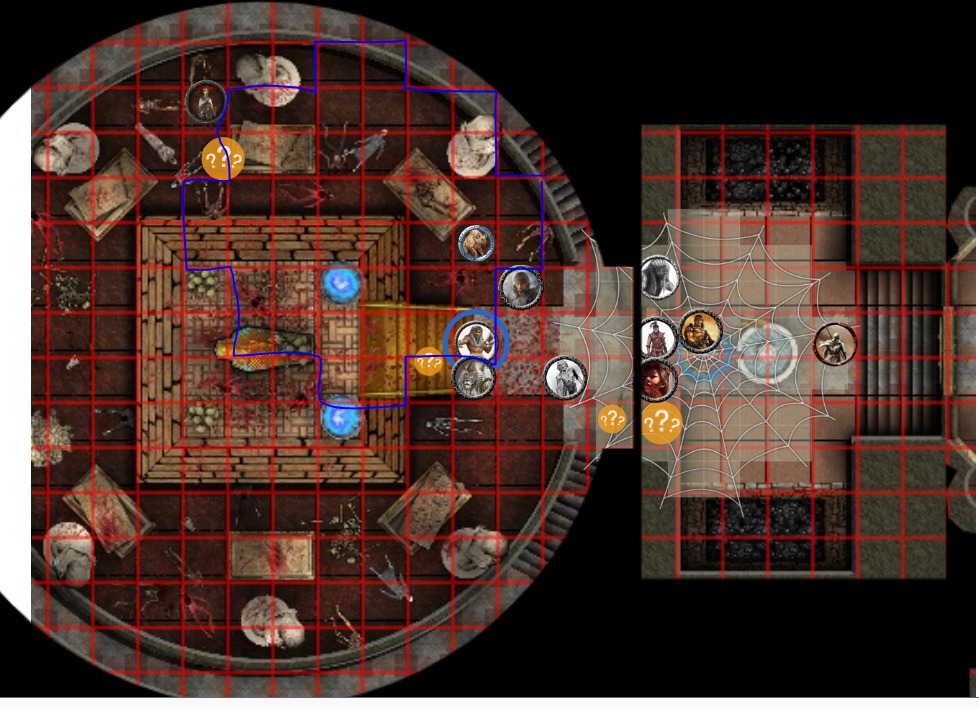The width and height of the screenshot is (979, 709).
Task: Click the hooded grey figure token
Action: [x=520, y=288]
